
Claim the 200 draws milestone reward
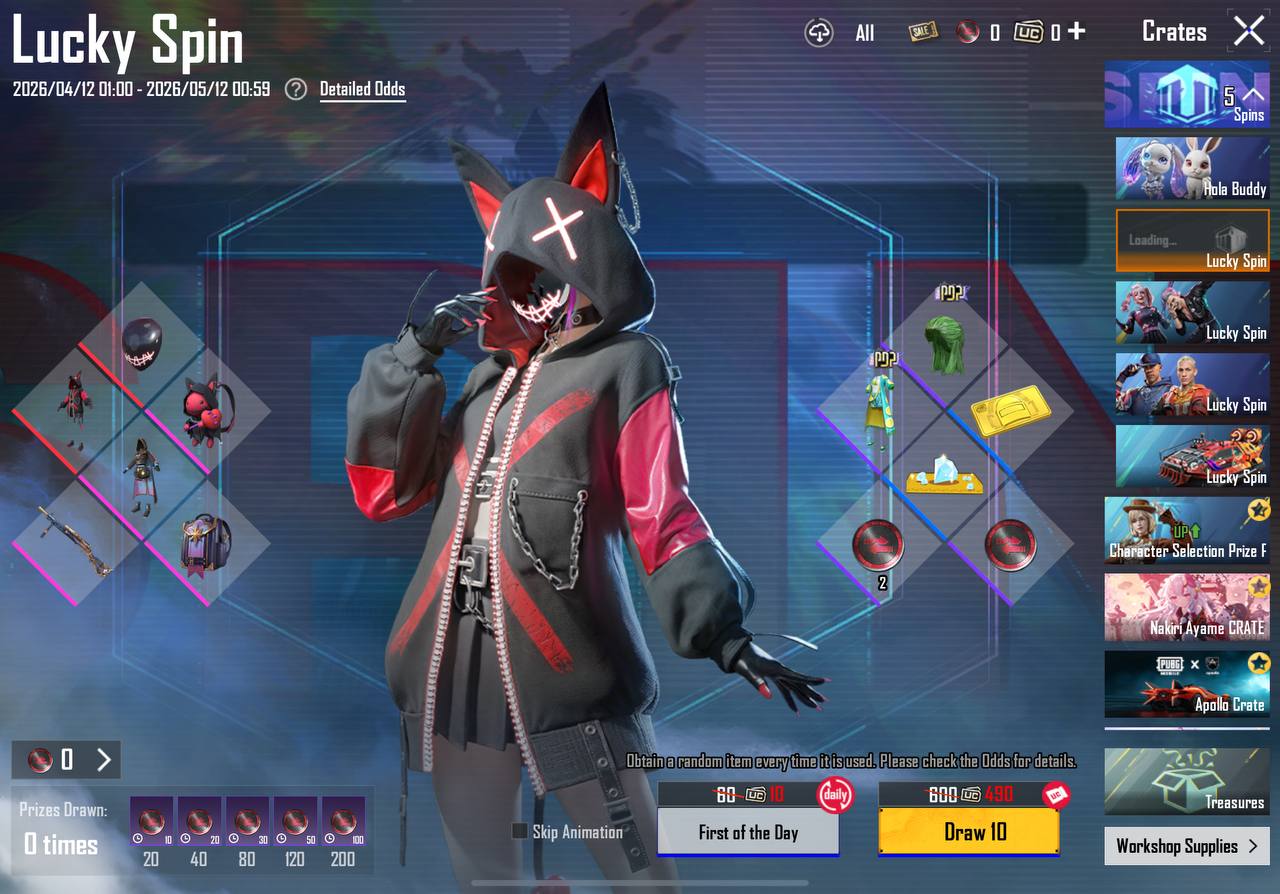pos(343,821)
